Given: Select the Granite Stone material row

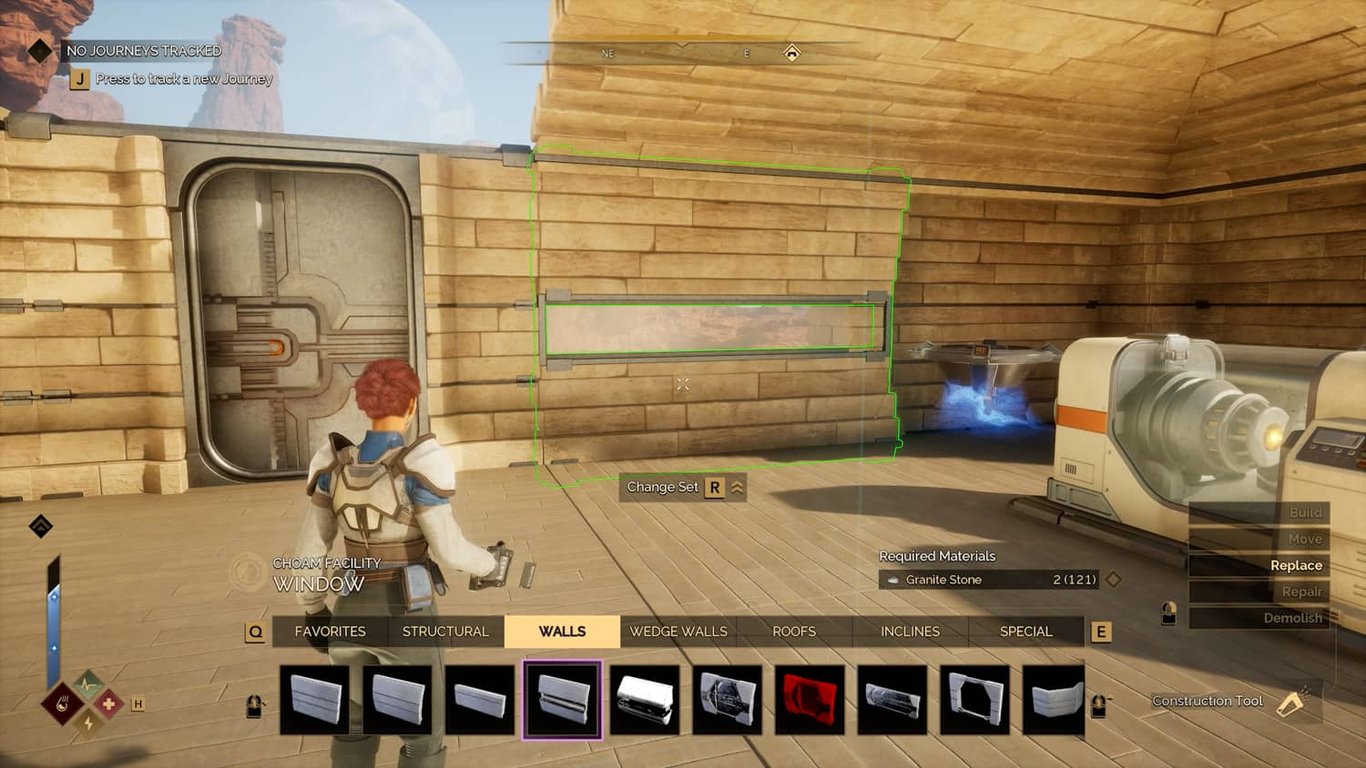Looking at the screenshot, I should click(x=990, y=579).
